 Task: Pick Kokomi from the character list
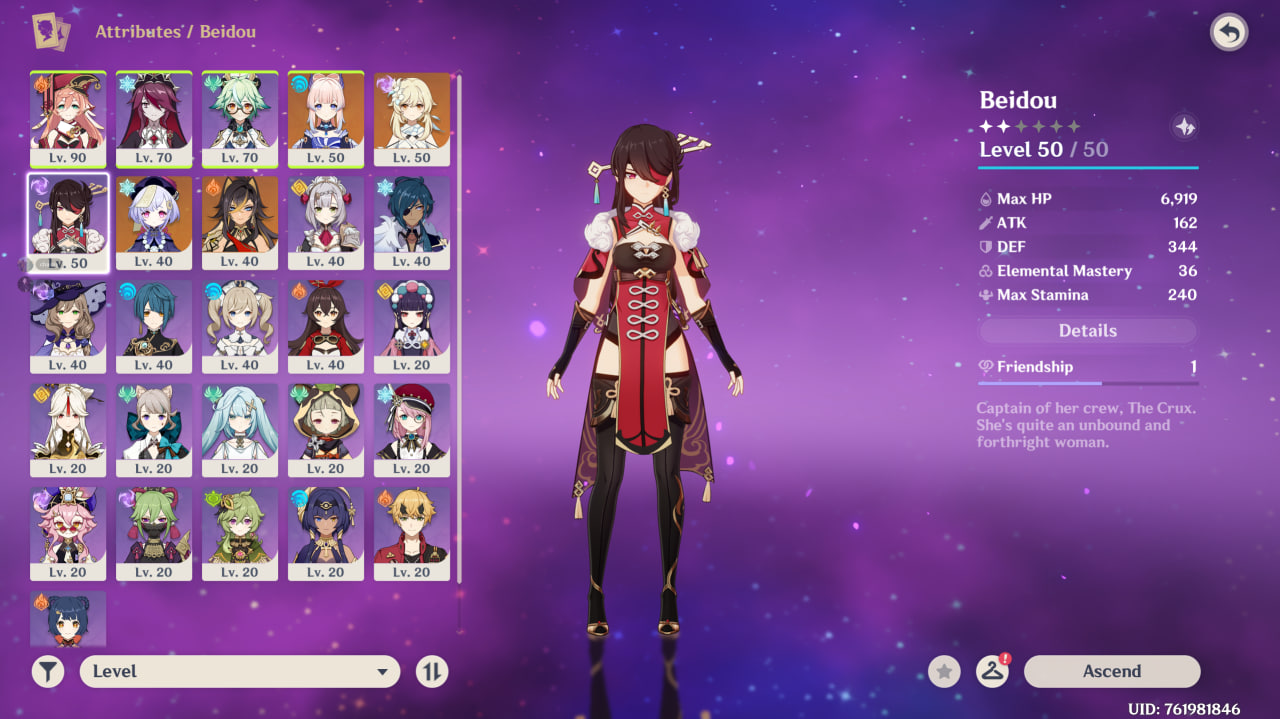[326, 118]
